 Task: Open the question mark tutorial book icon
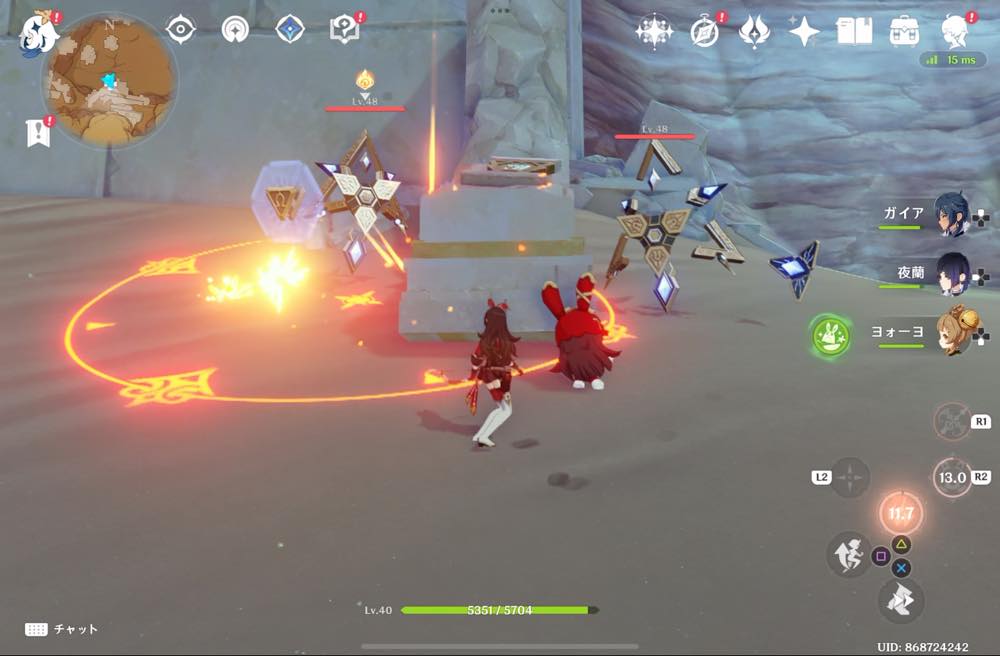344,29
